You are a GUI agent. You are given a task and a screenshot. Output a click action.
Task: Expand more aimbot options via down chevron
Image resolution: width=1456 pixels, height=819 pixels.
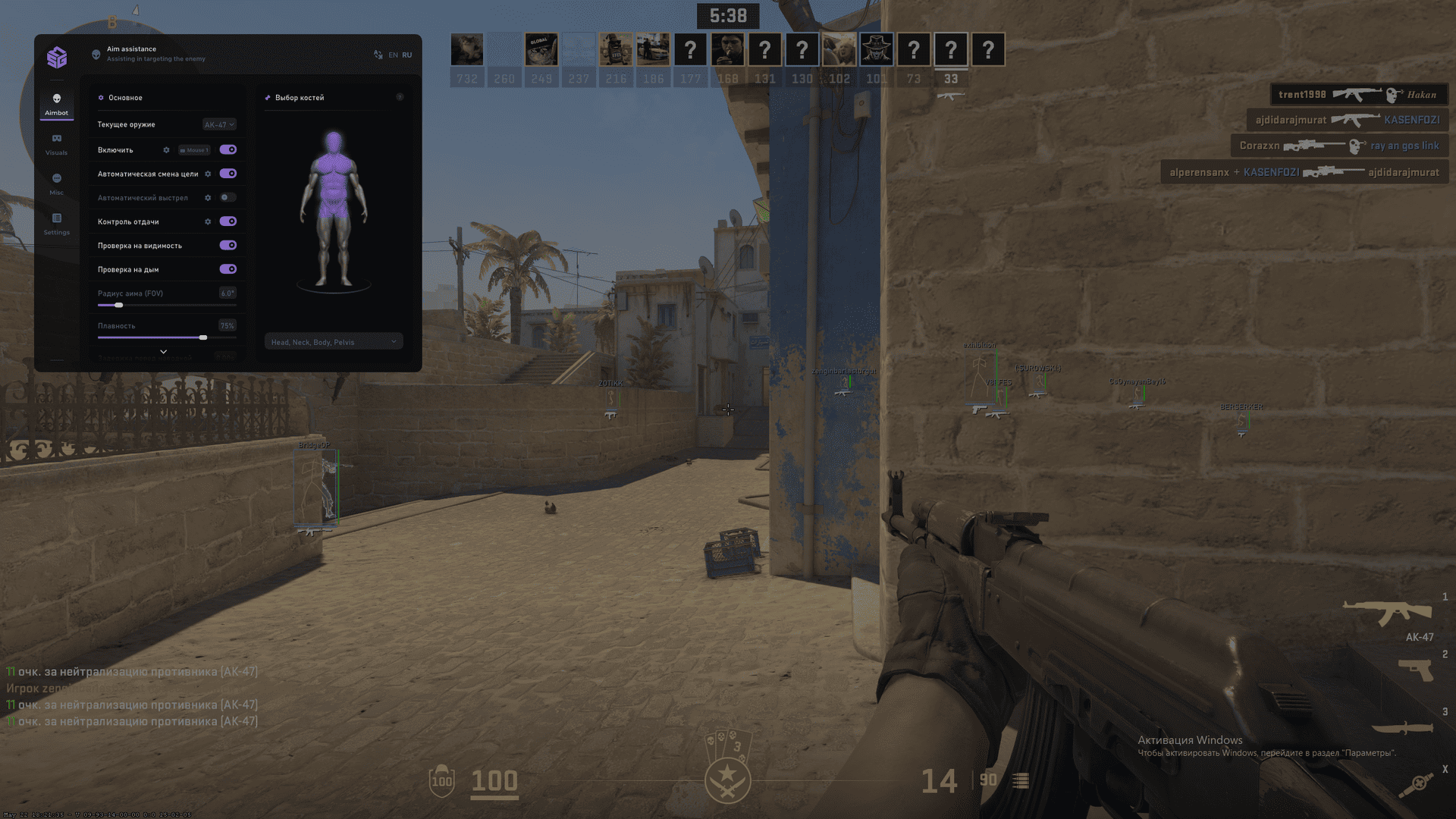coord(162,351)
